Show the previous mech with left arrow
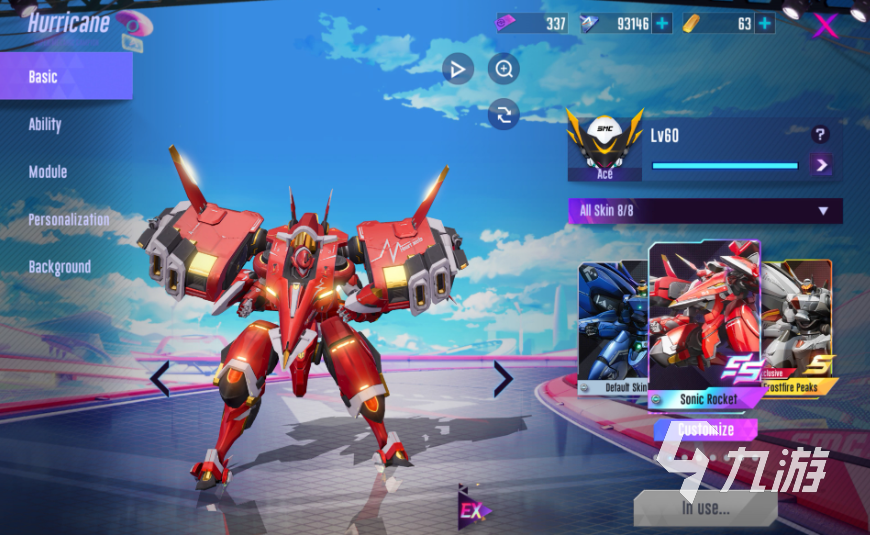The image size is (870, 535). tap(160, 379)
